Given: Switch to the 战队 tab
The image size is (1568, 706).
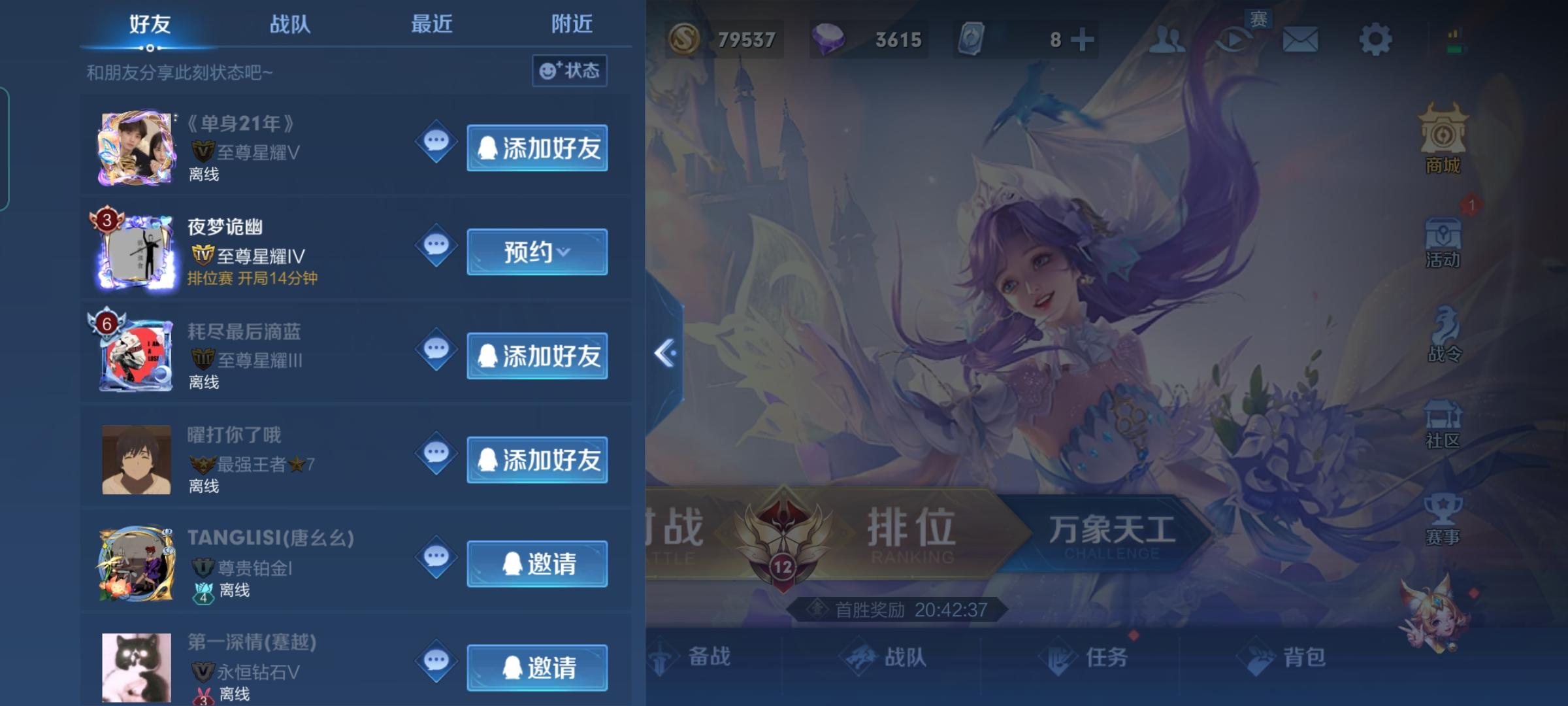Looking at the screenshot, I should click(290, 25).
